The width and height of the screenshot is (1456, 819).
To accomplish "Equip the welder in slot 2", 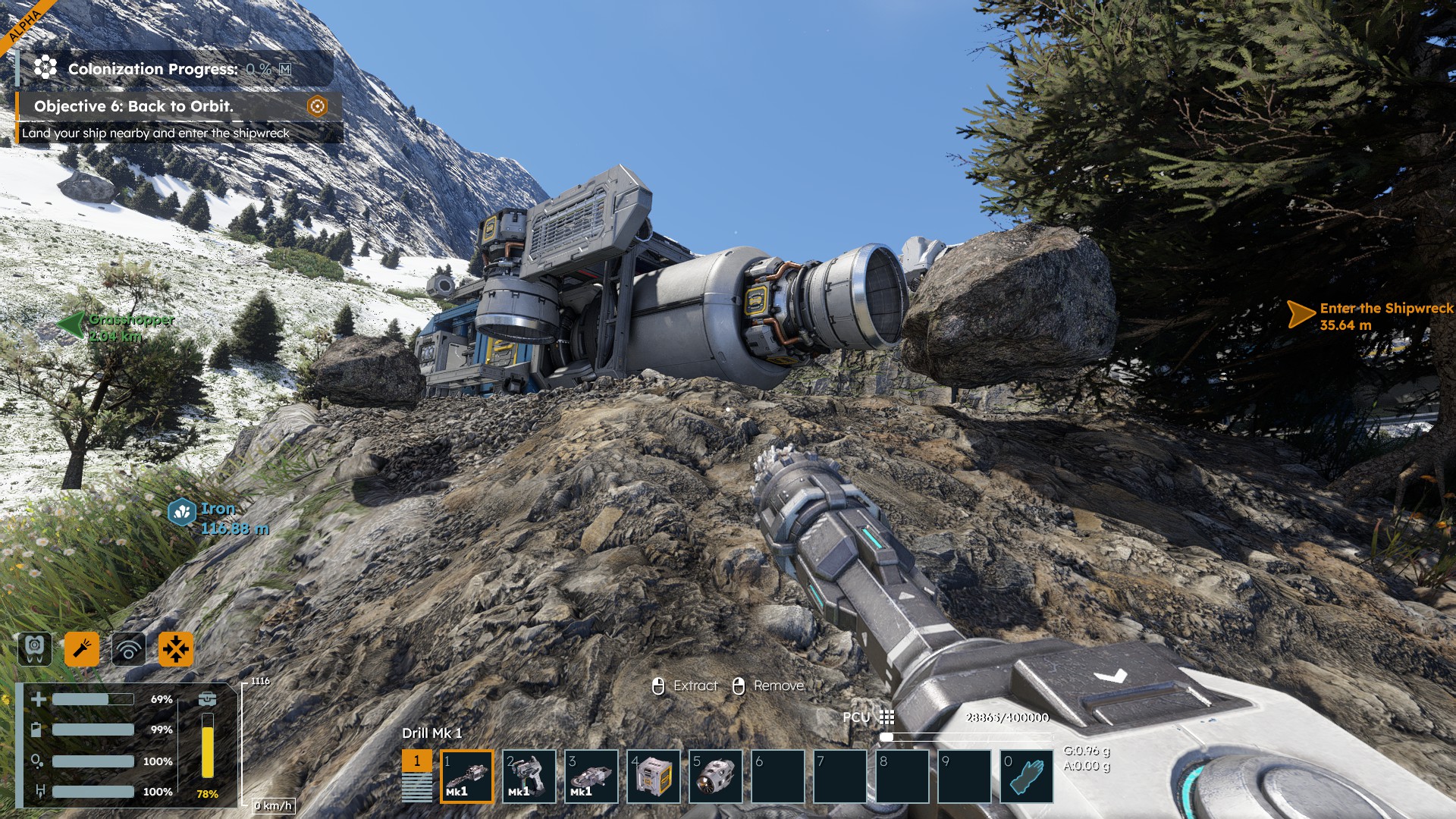I will (529, 776).
